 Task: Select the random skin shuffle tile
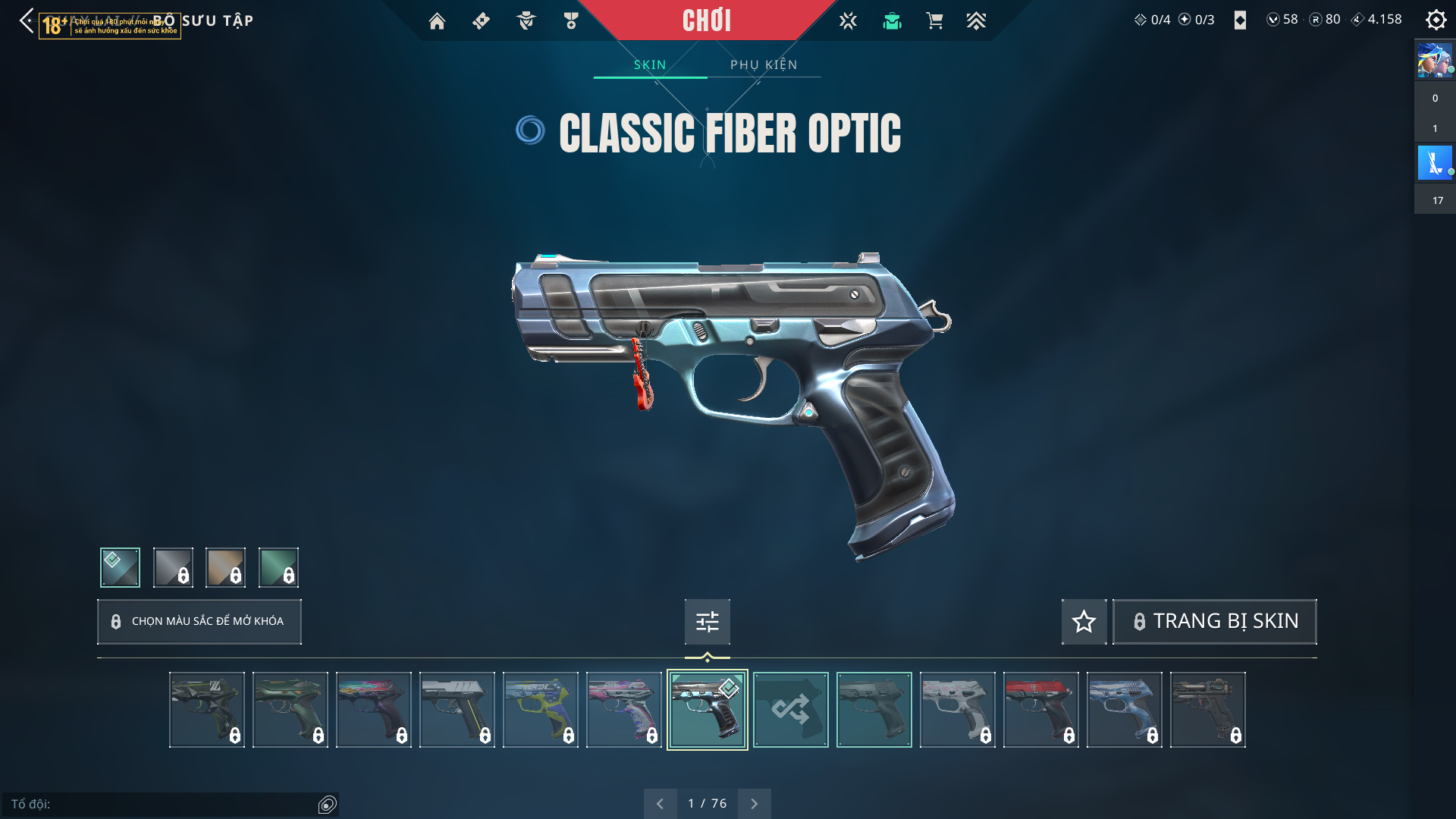point(790,710)
